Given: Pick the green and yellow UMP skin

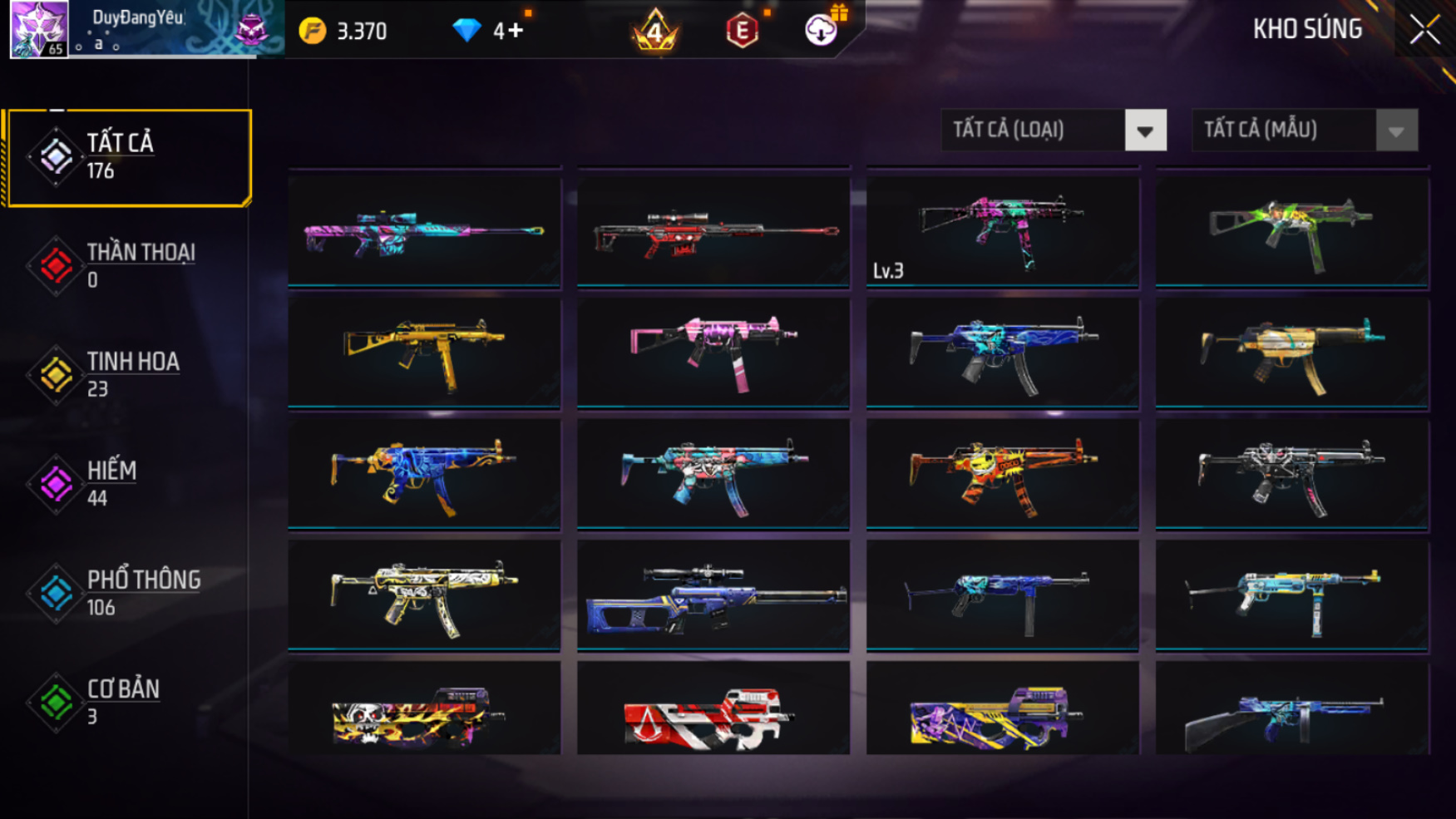Looking at the screenshot, I should 1291,230.
